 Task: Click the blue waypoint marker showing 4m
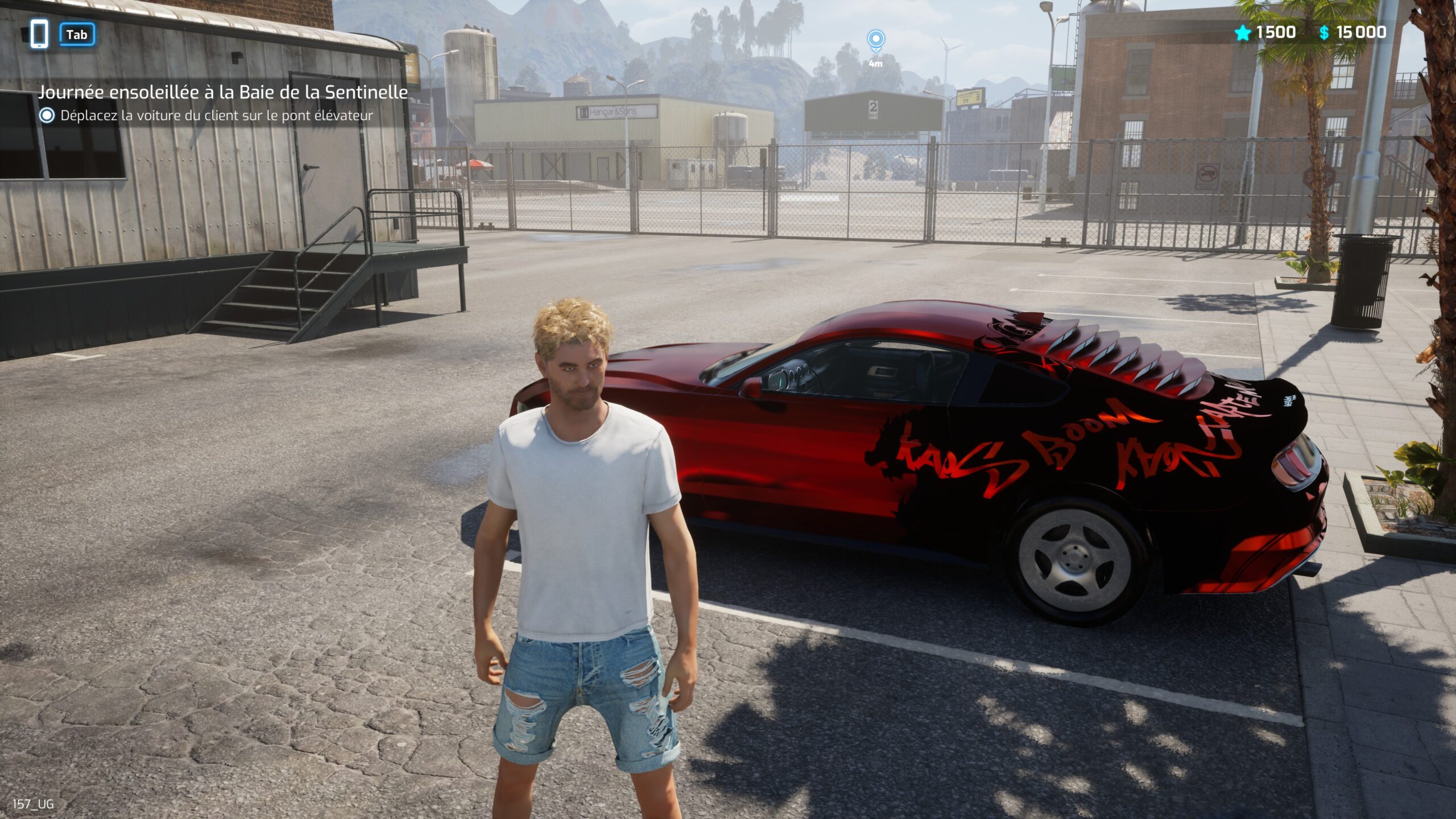click(875, 41)
